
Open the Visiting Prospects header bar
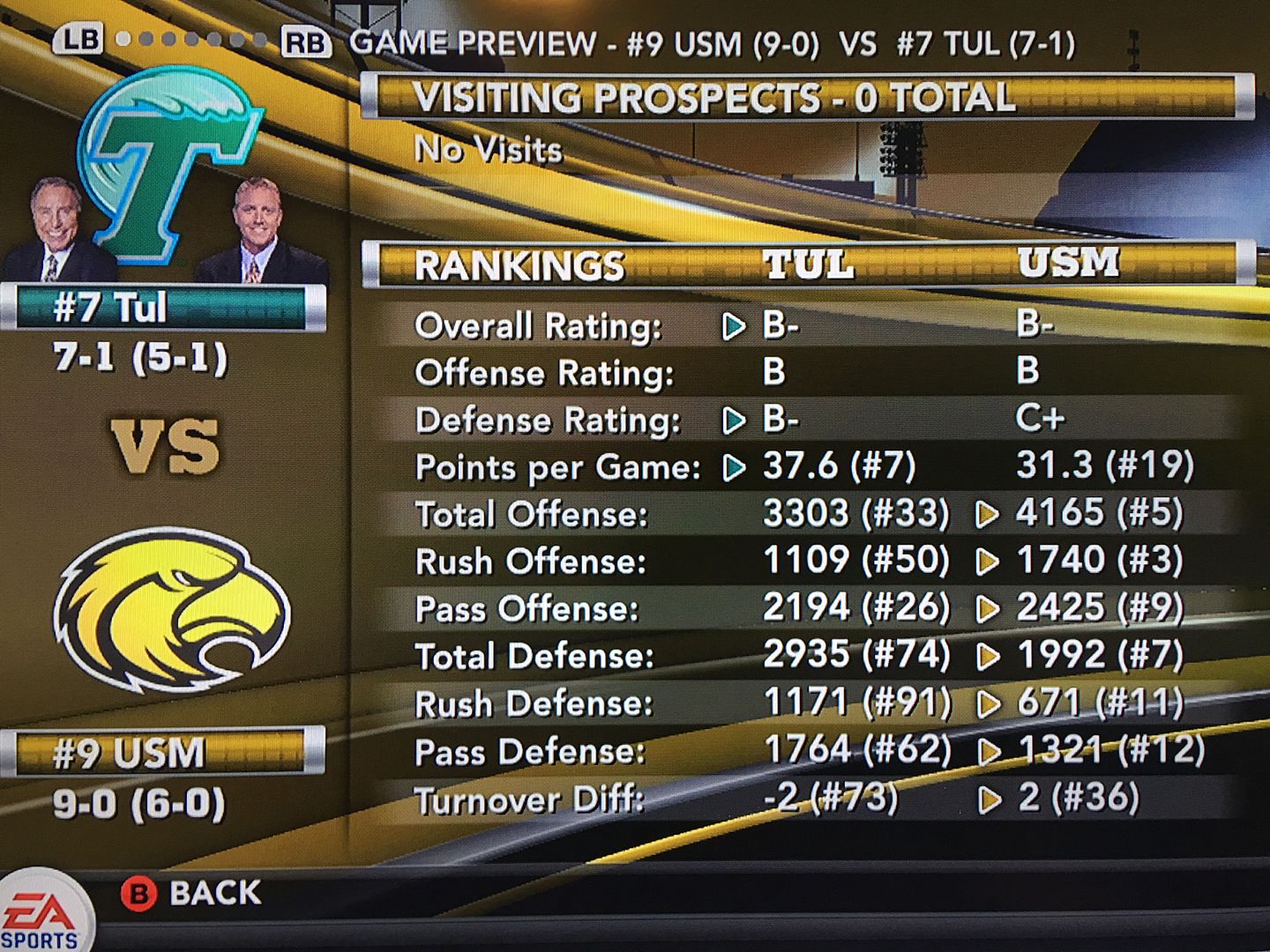click(x=807, y=97)
